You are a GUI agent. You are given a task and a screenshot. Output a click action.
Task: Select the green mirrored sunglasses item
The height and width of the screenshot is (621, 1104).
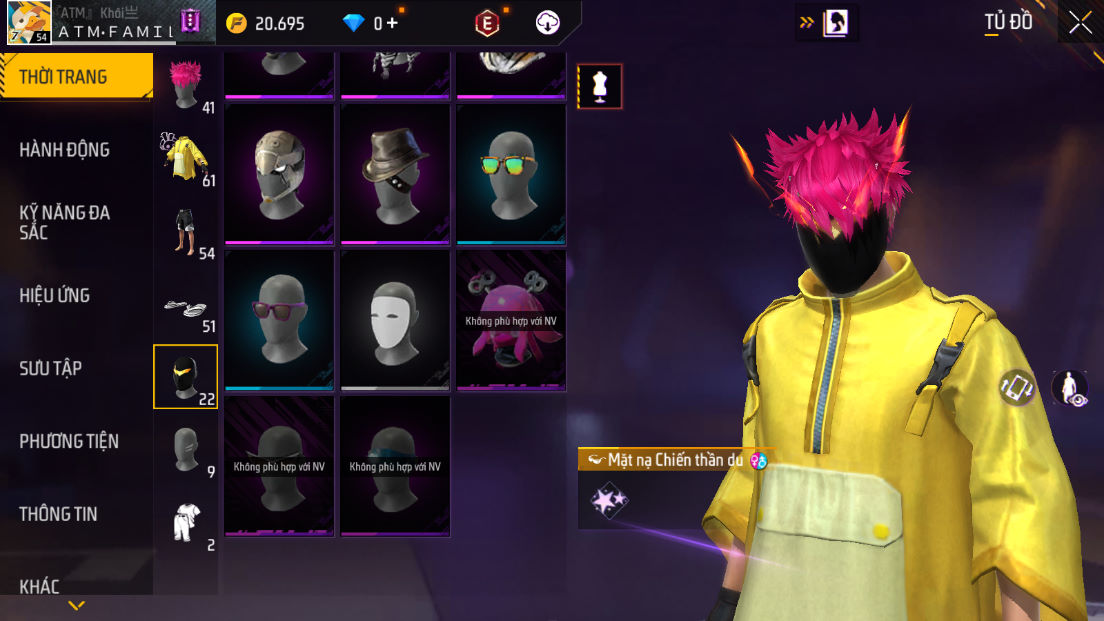click(512, 174)
